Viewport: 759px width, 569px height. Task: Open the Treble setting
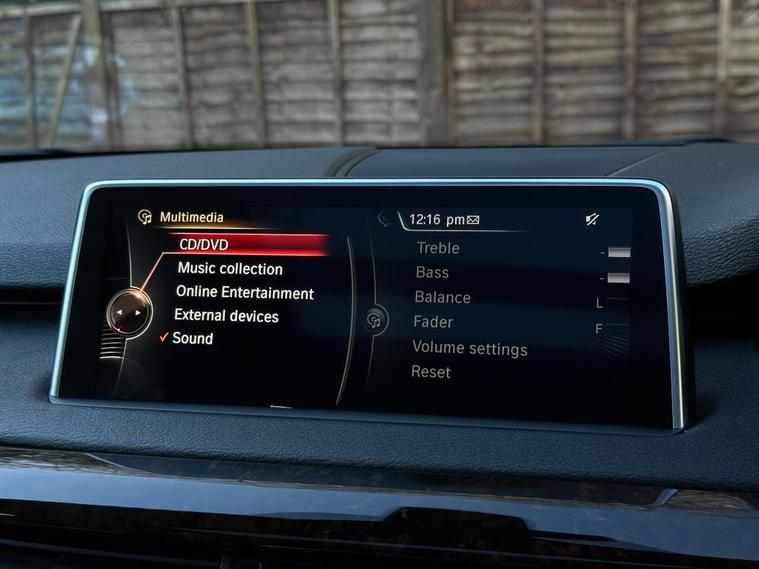[438, 248]
